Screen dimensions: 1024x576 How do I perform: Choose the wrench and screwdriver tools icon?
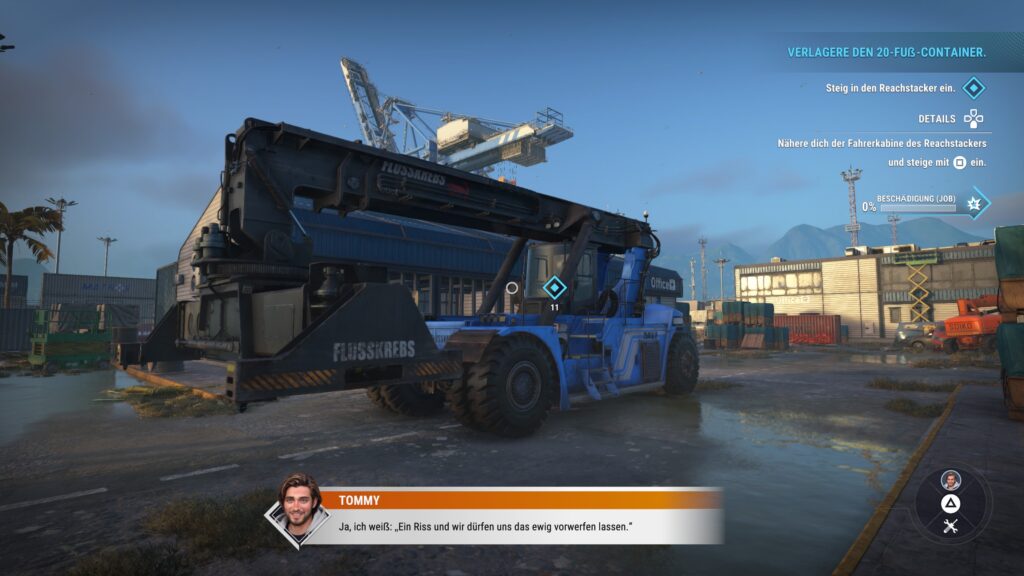click(950, 527)
